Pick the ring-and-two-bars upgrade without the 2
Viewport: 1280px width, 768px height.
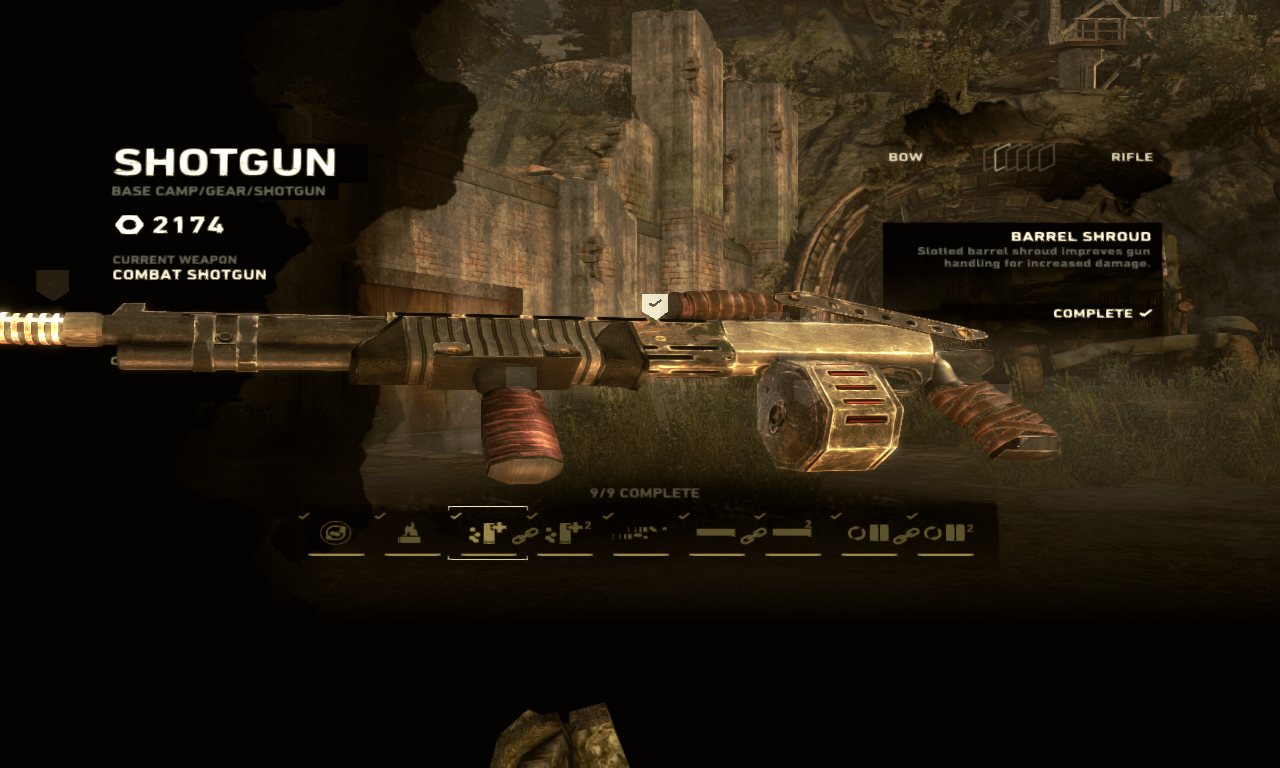pos(868,534)
